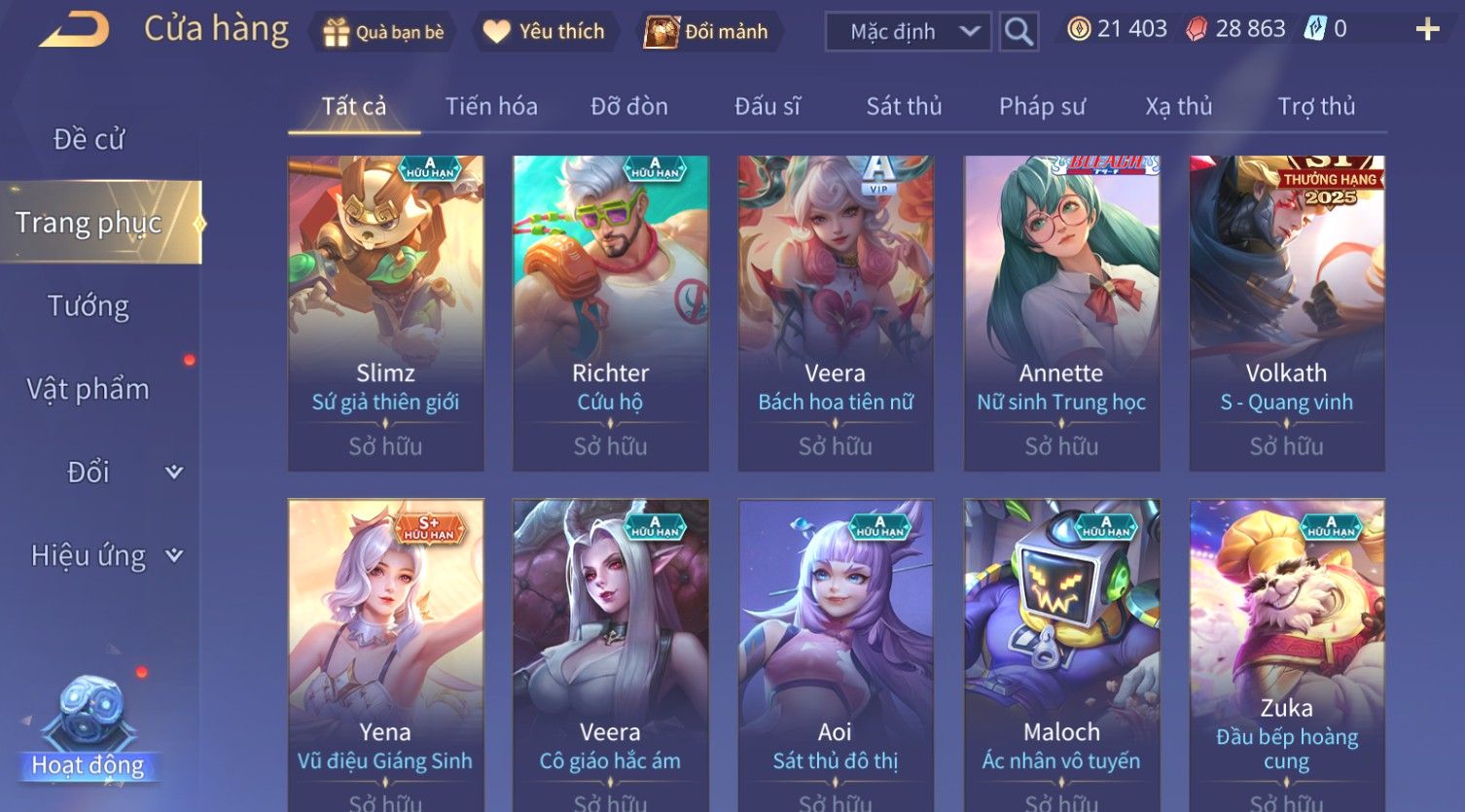The image size is (1465, 812).
Task: Go to the Vật phẩm section
Action: point(89,389)
